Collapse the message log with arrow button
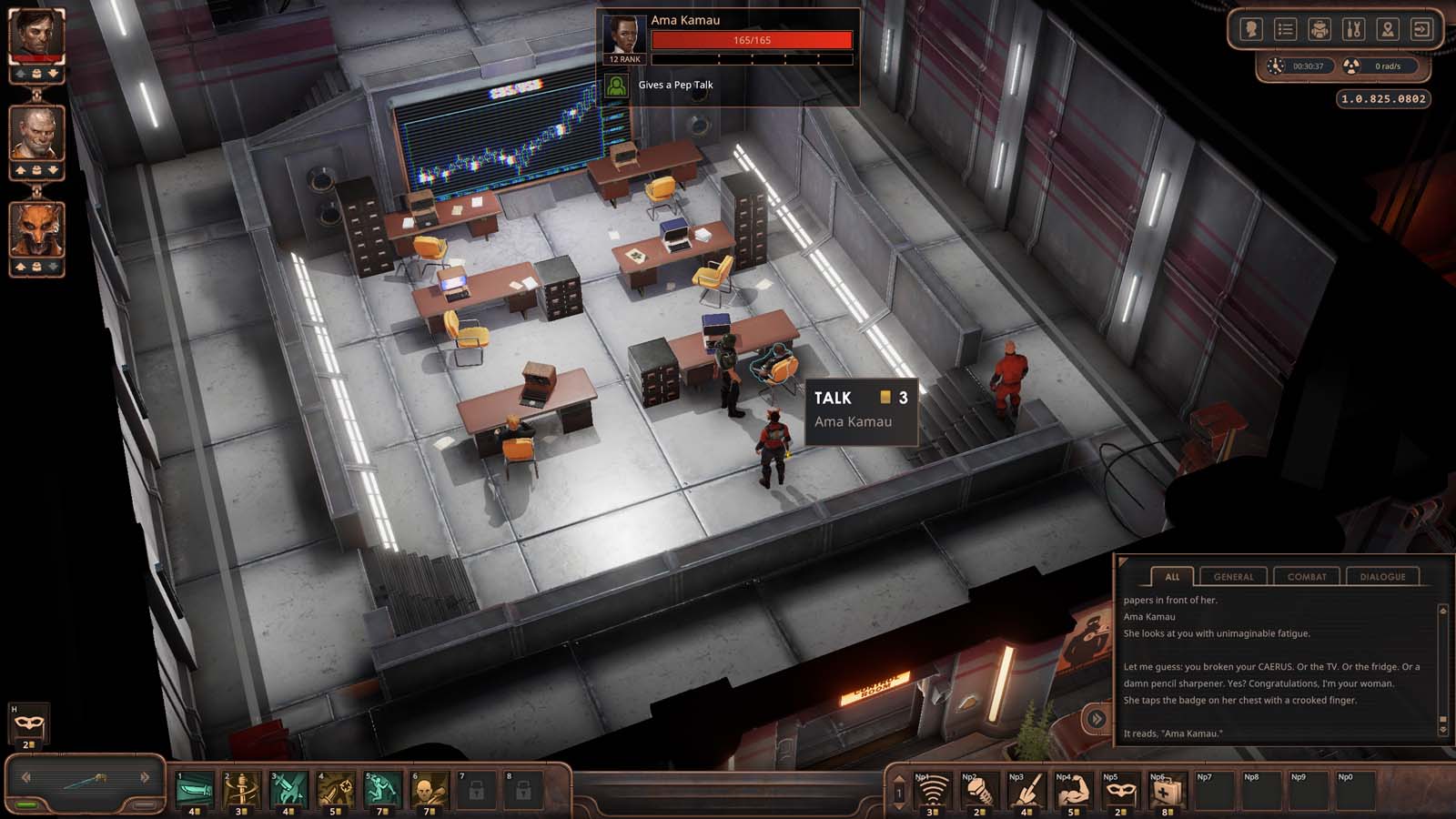 1097,719
